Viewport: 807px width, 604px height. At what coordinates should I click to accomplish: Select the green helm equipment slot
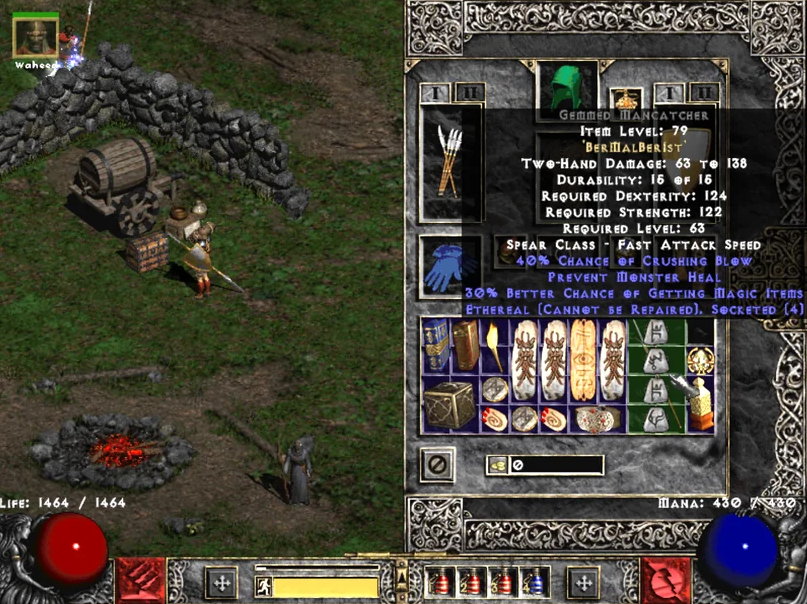point(567,88)
